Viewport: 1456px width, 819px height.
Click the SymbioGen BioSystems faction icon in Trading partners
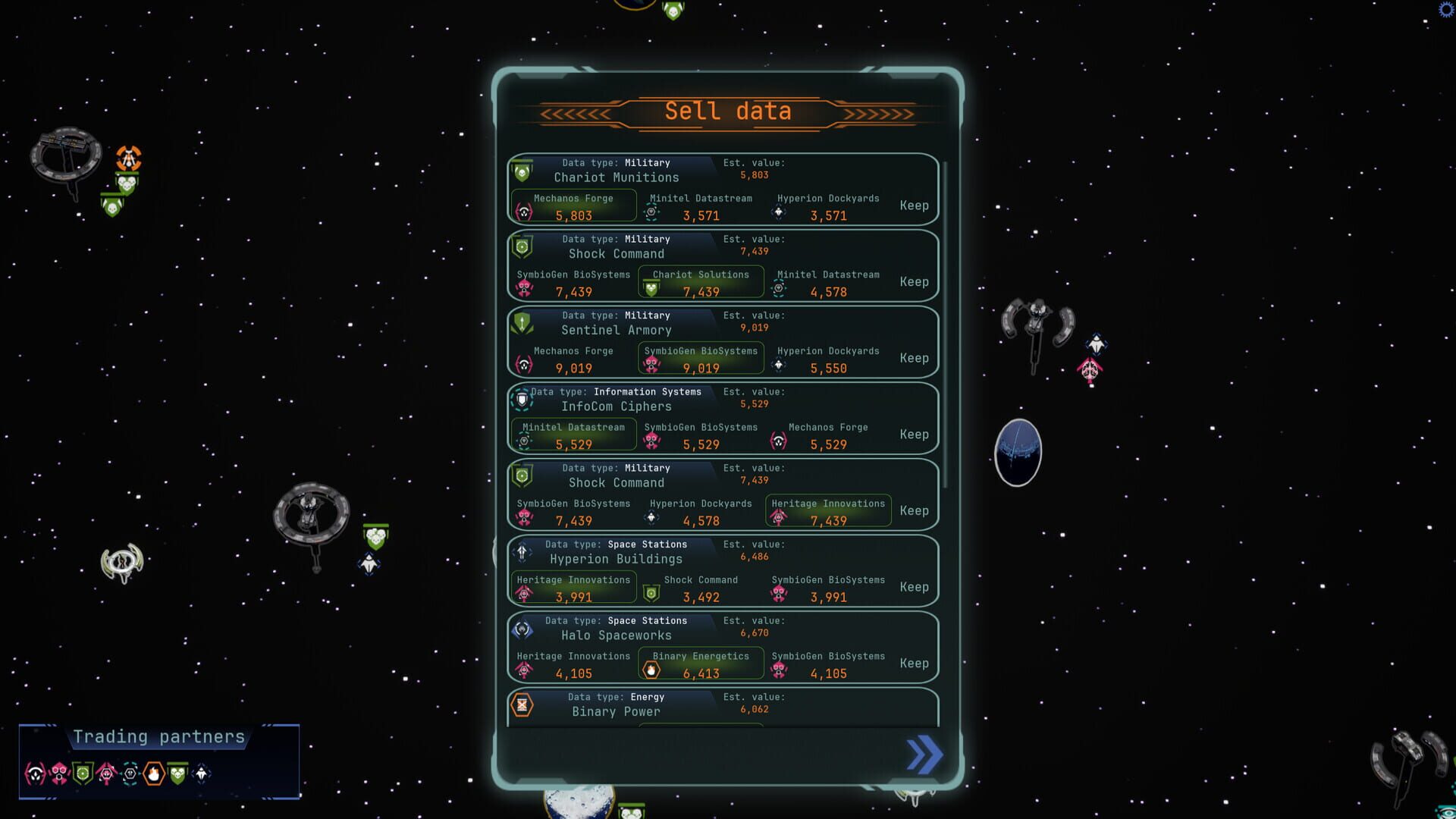[x=59, y=774]
